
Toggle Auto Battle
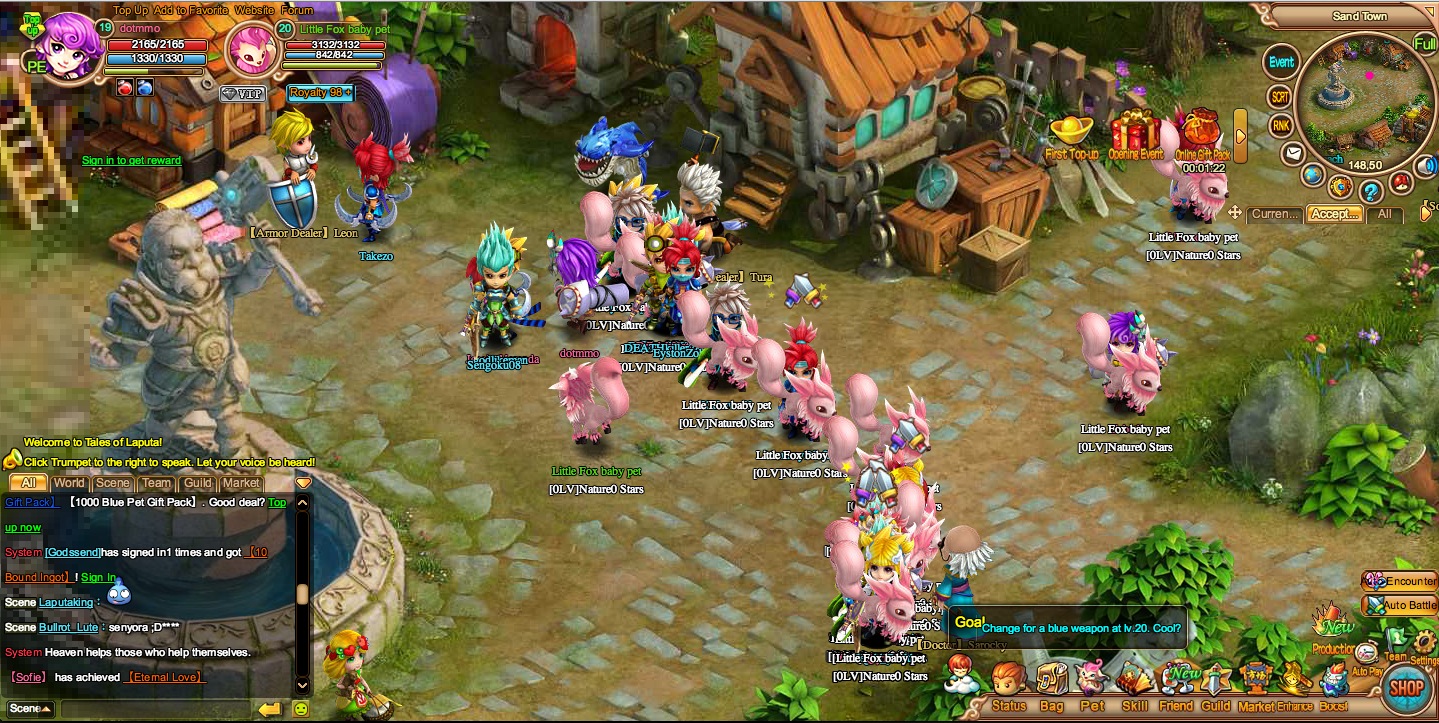tap(1400, 605)
